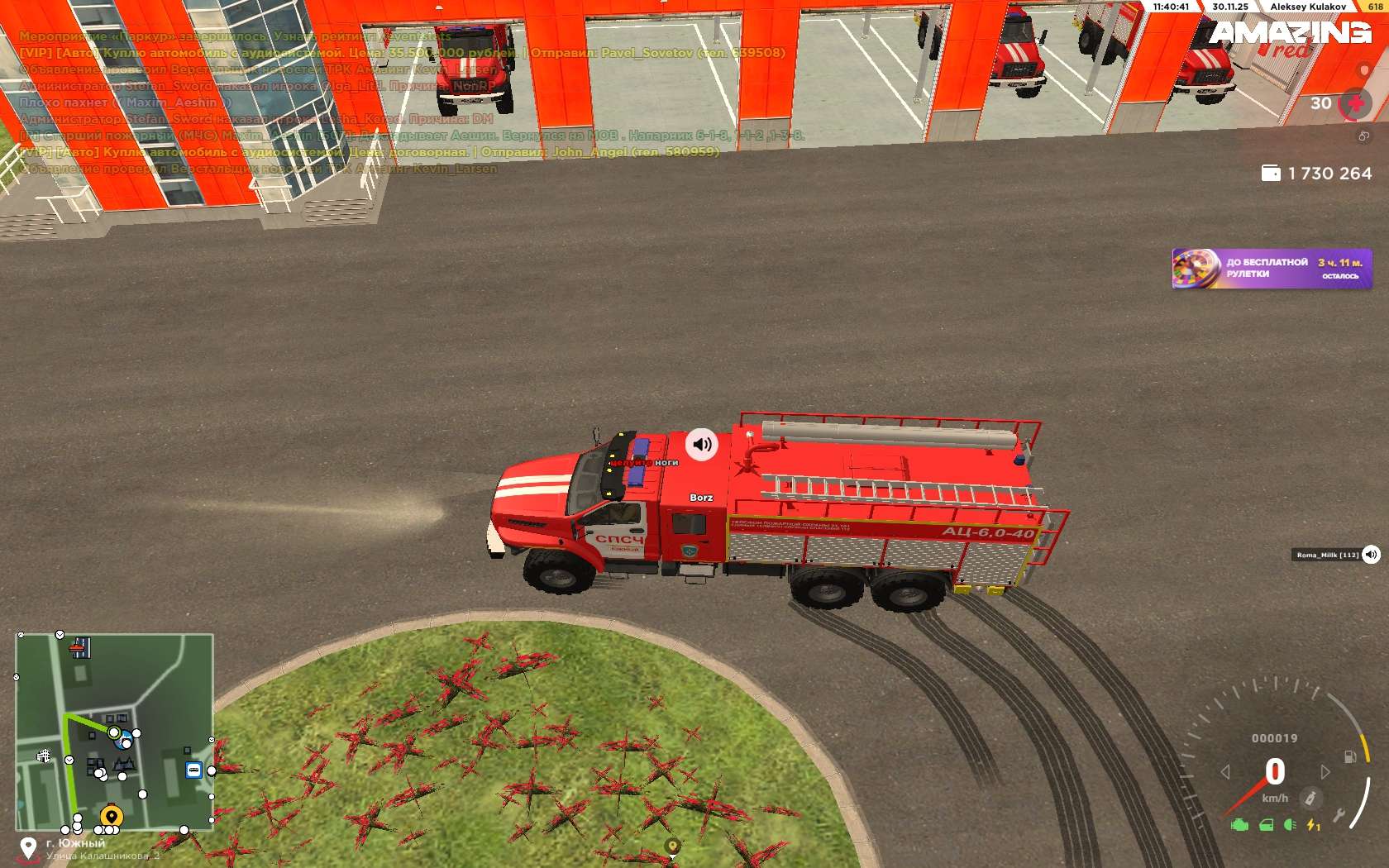
Task: Click the wallet money icon
Action: (x=1271, y=173)
